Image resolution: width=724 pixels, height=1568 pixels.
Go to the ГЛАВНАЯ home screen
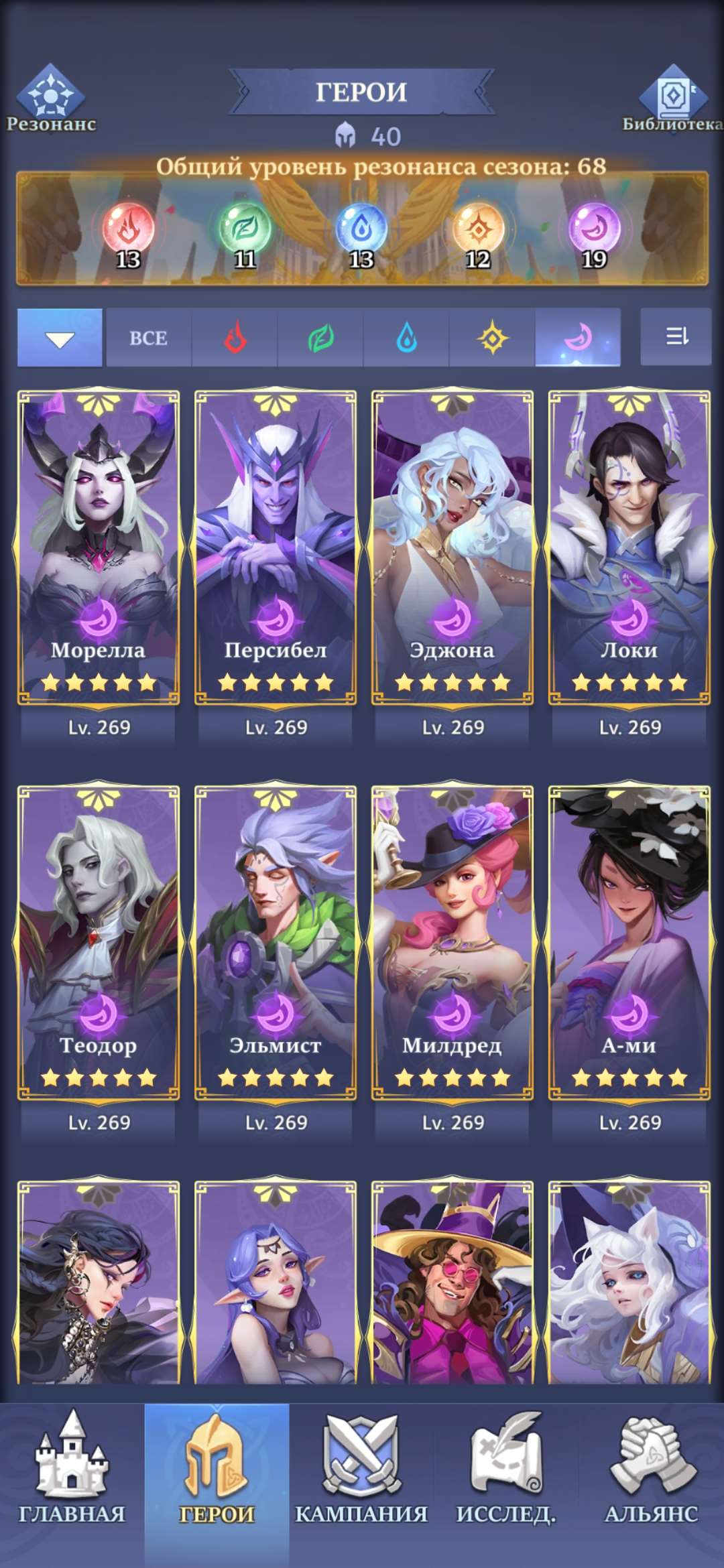click(72, 1474)
